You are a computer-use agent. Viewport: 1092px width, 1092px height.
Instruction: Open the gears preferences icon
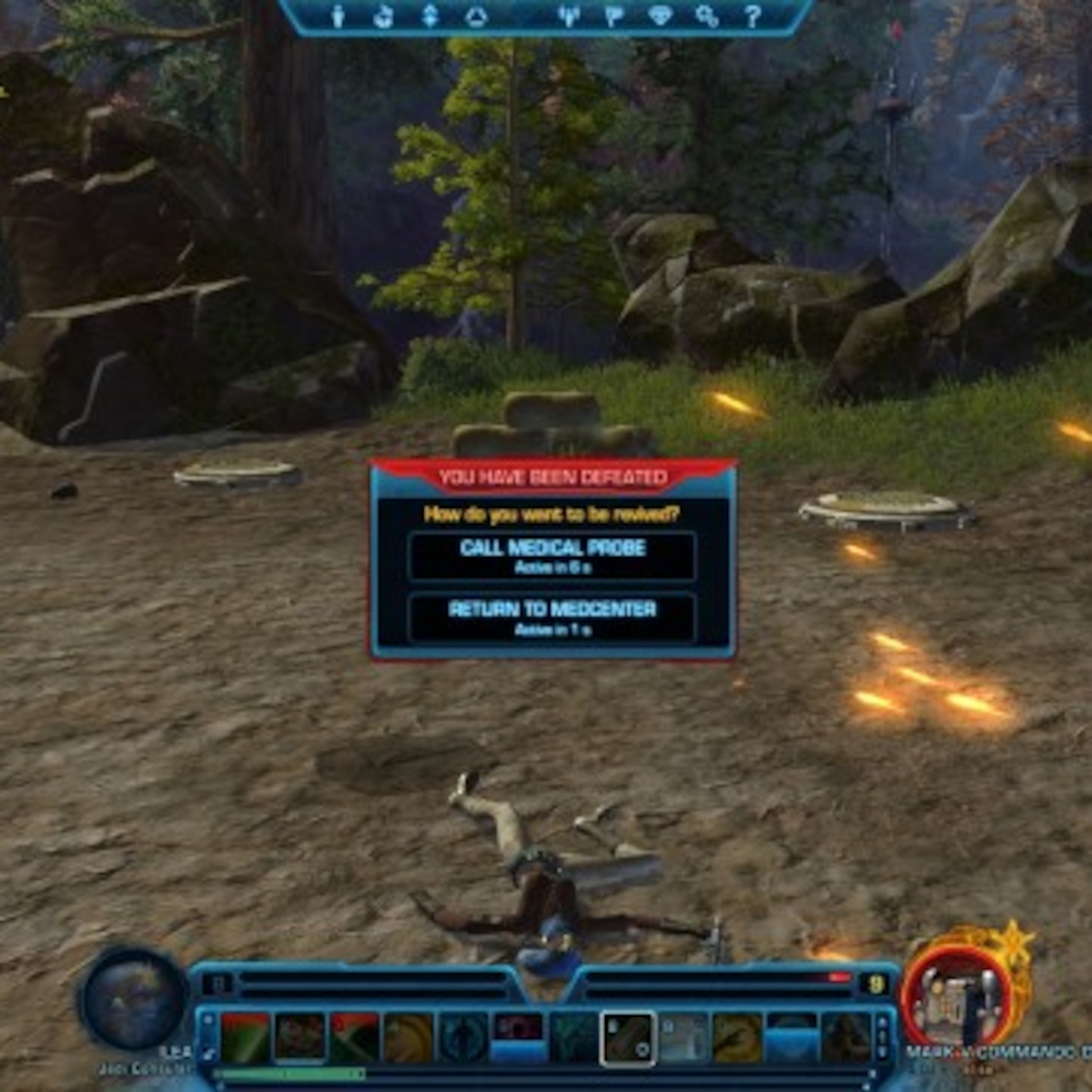707,16
